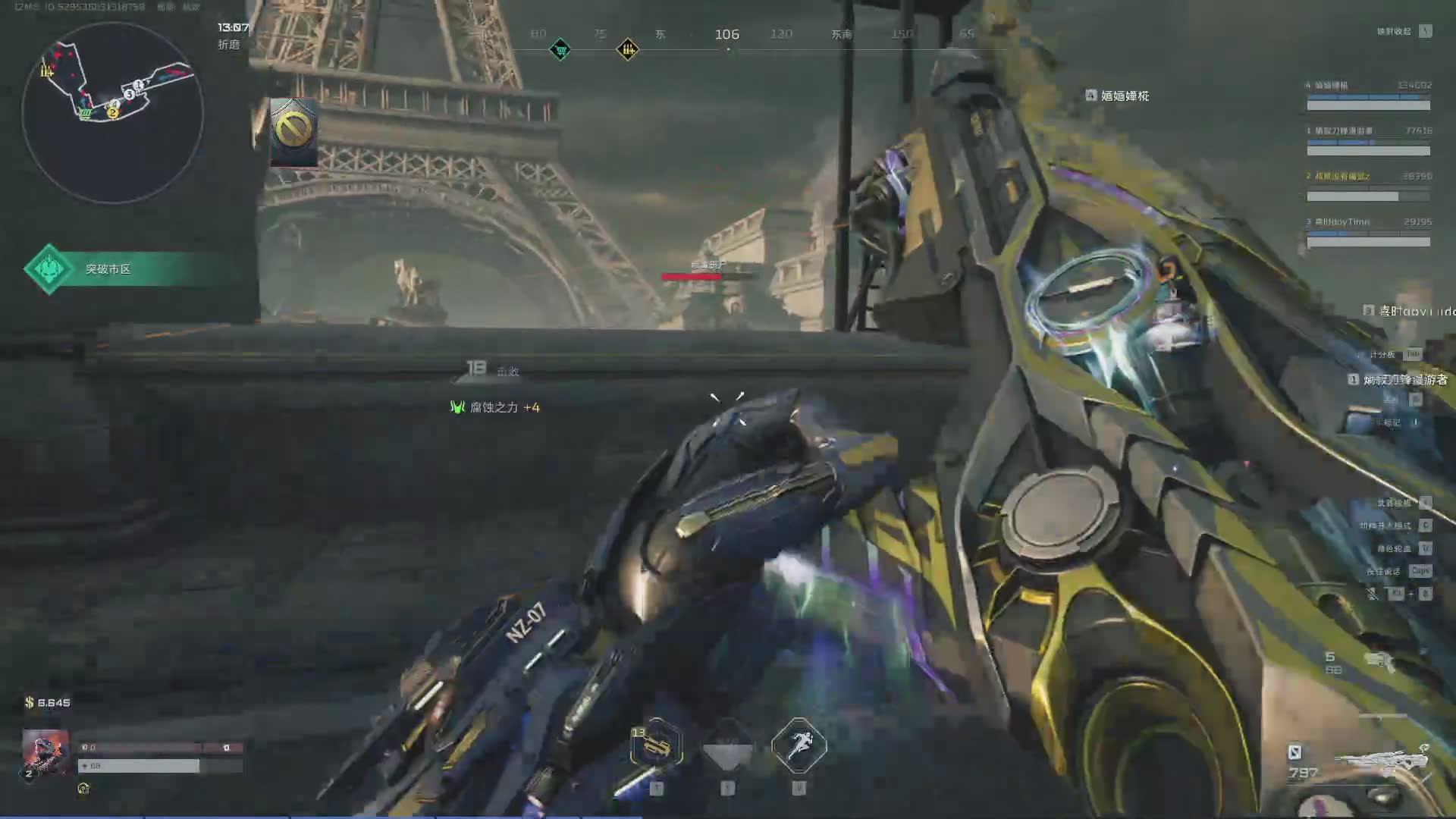1456x819 pixels.
Task: Activate the sprint running-figure ability
Action: (x=799, y=745)
